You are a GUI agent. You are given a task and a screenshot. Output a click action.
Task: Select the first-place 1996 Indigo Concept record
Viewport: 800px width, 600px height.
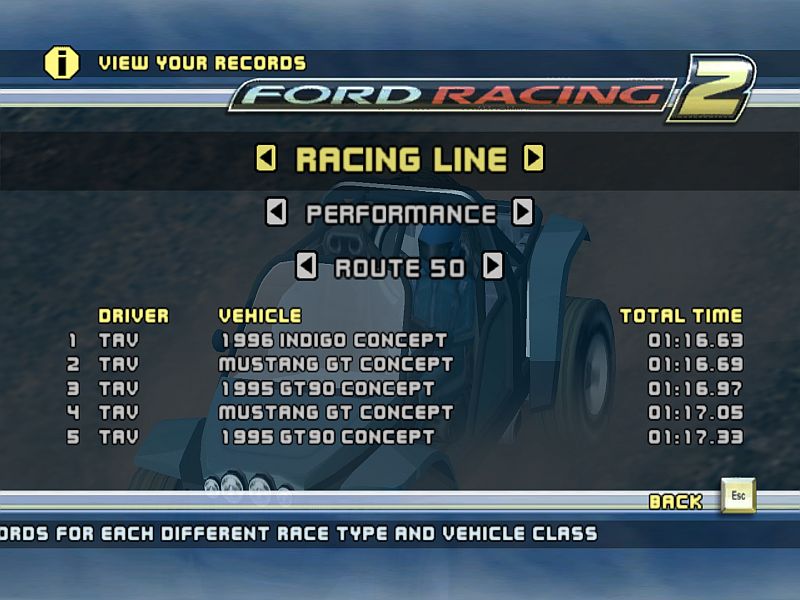pyautogui.click(x=333, y=340)
